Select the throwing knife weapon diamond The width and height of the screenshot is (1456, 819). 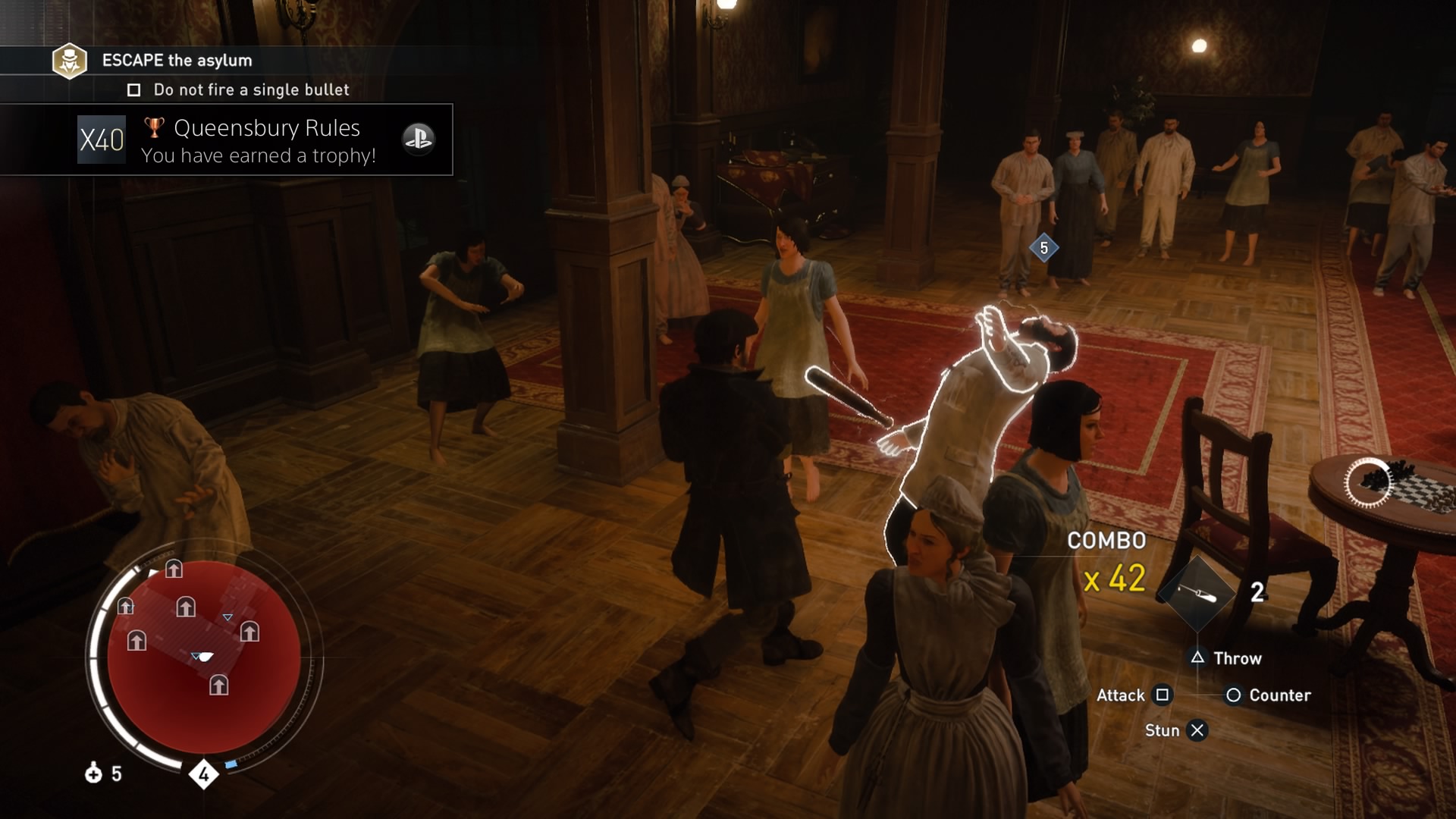point(1197,595)
